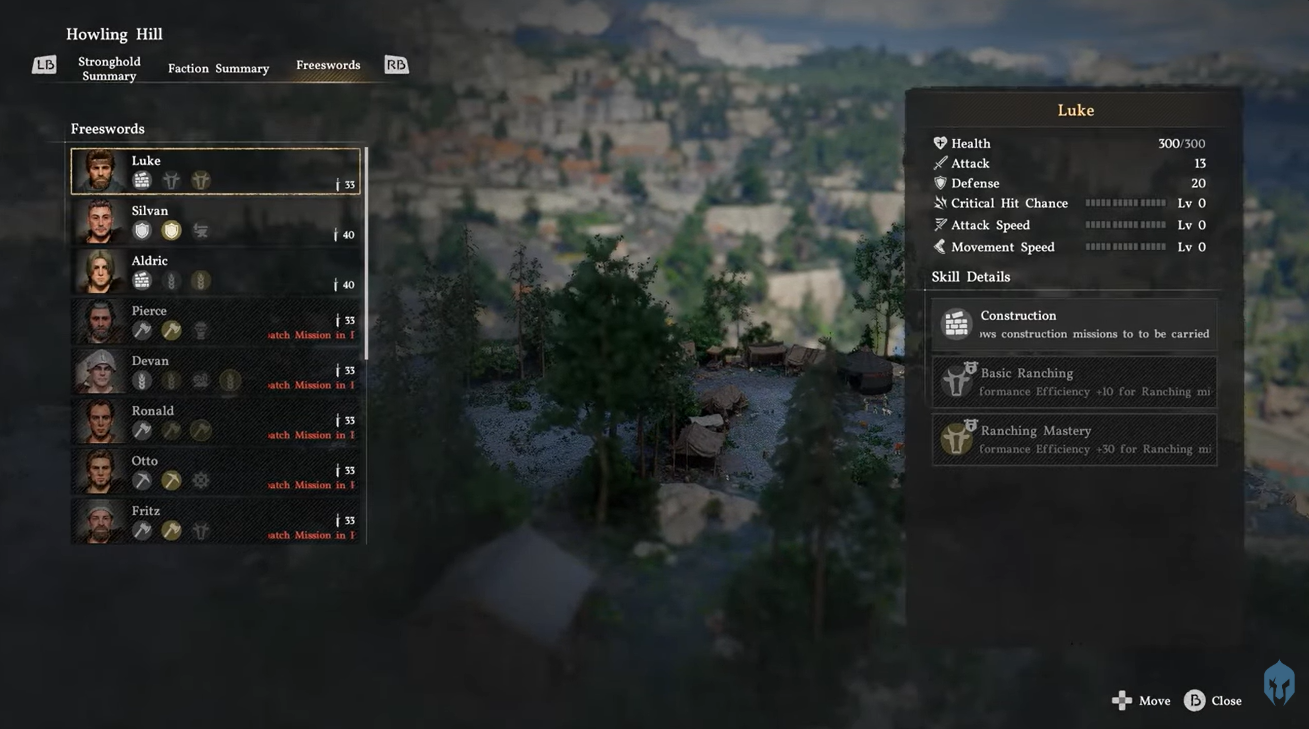The width and height of the screenshot is (1309, 729).
Task: Choose Ronald from the roster
Action: 216,421
